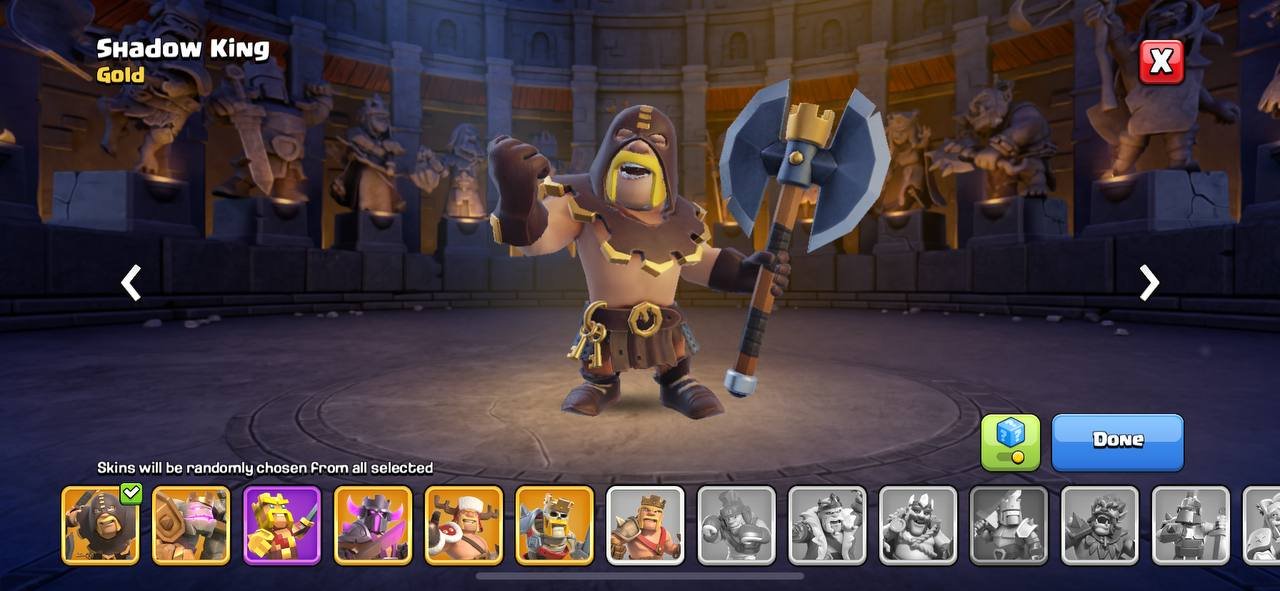The image size is (1280, 591).
Task: Select the skeleton king skin thumbnail
Action: point(555,525)
